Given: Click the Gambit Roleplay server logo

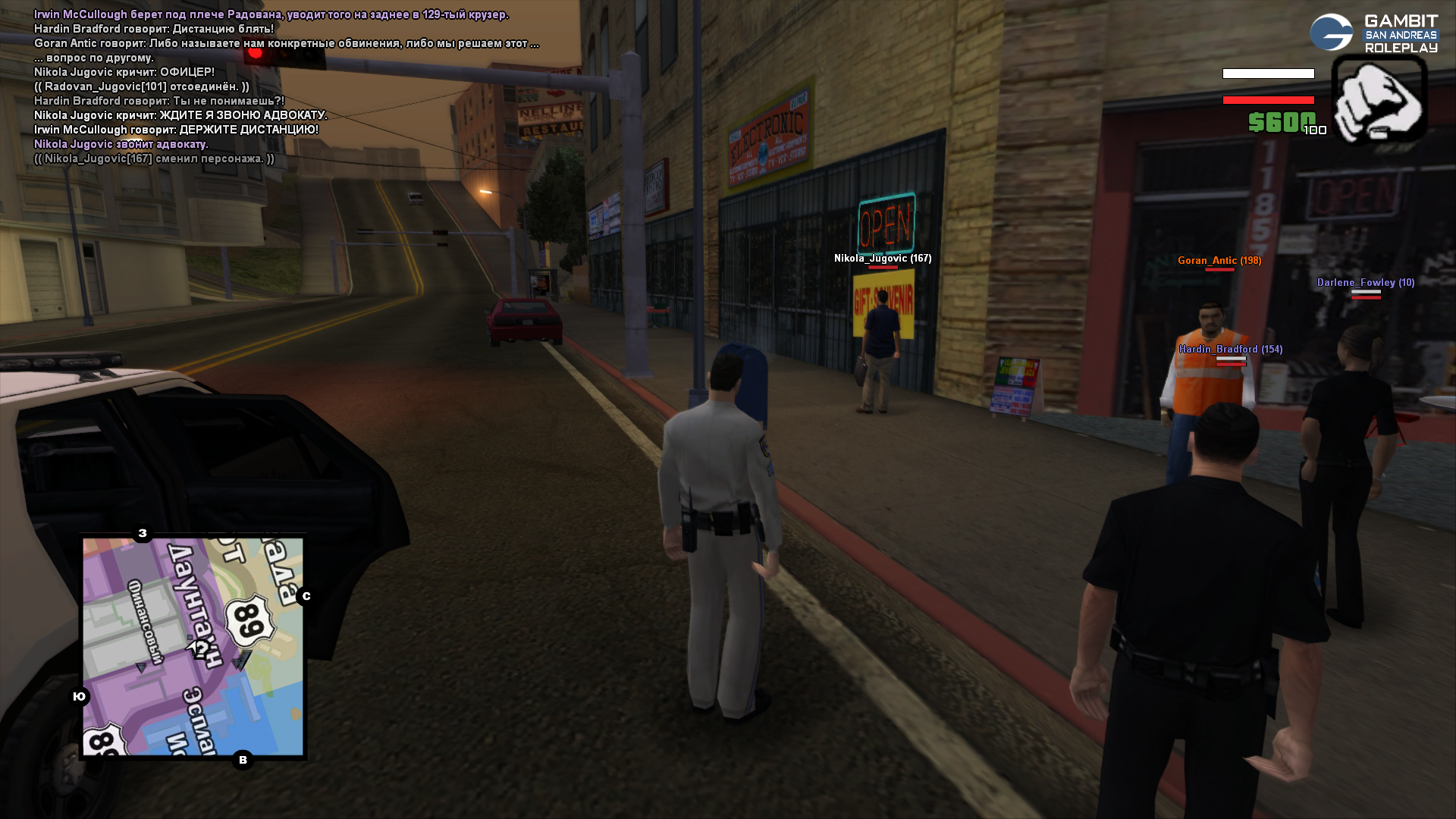Looking at the screenshot, I should click(x=1373, y=33).
